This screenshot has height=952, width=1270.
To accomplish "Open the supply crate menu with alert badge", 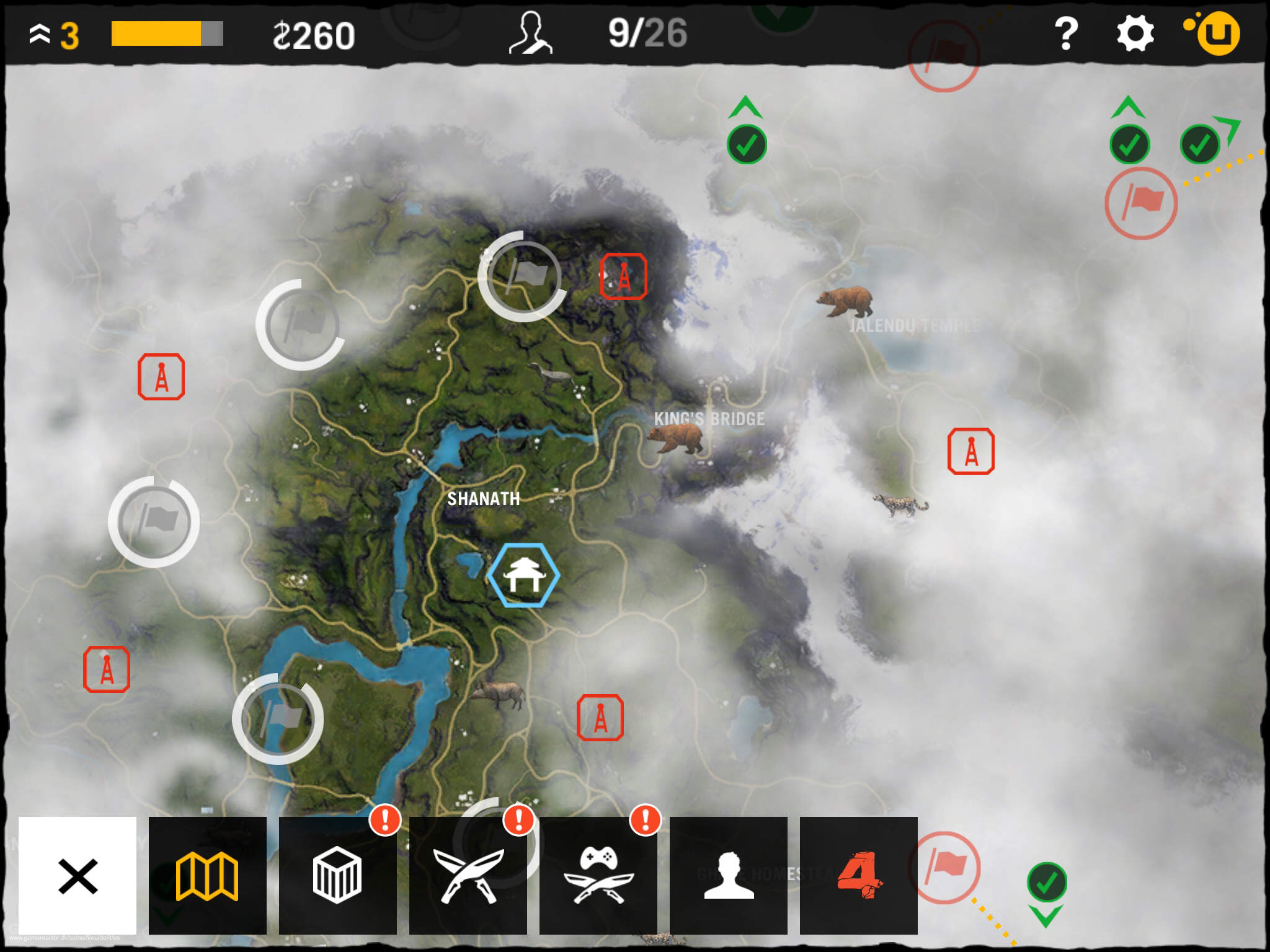I will pos(338,876).
